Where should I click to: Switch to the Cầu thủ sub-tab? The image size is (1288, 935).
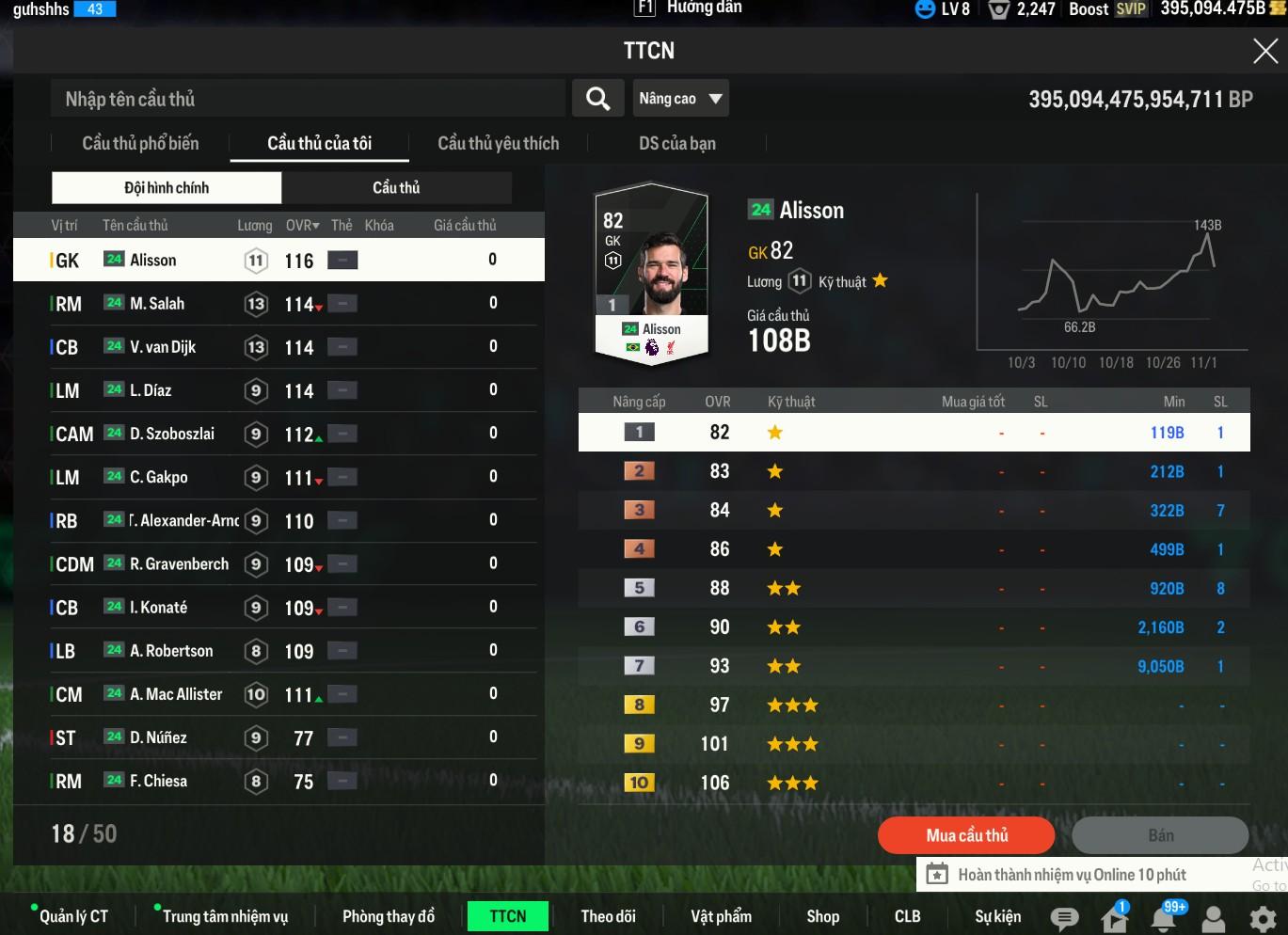click(x=396, y=188)
